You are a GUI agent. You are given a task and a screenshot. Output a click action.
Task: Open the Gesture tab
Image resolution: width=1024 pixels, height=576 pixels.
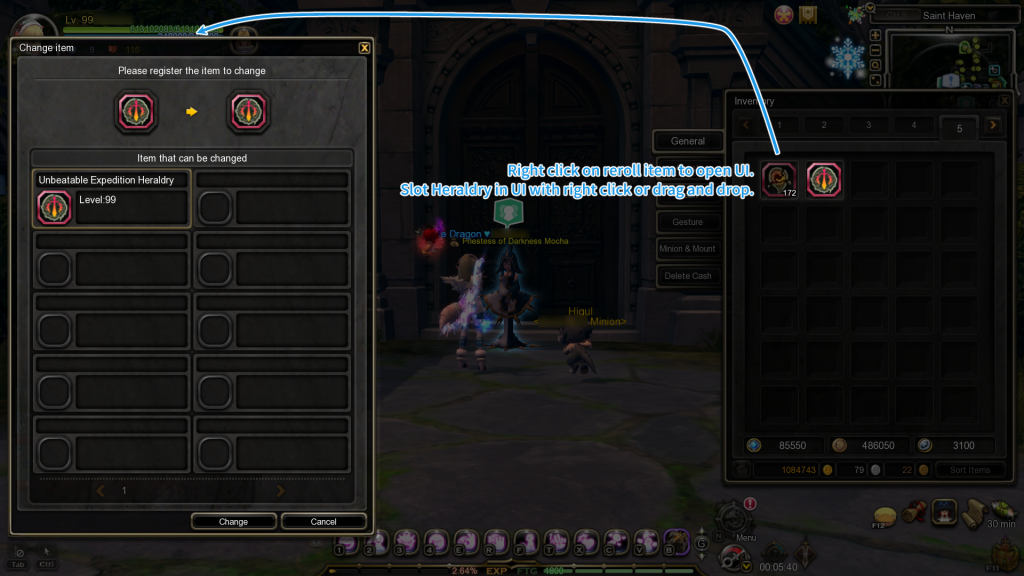point(688,222)
